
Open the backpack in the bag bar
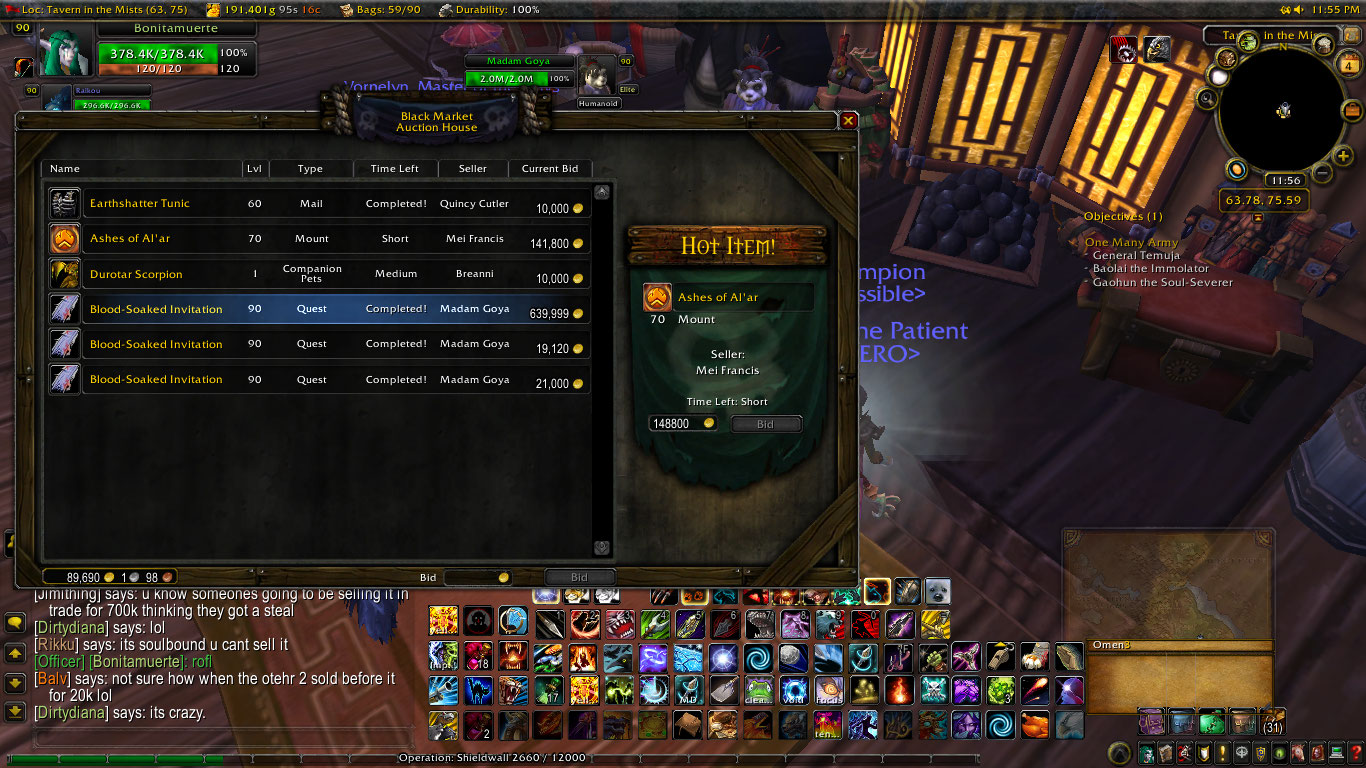pyautogui.click(x=1272, y=721)
